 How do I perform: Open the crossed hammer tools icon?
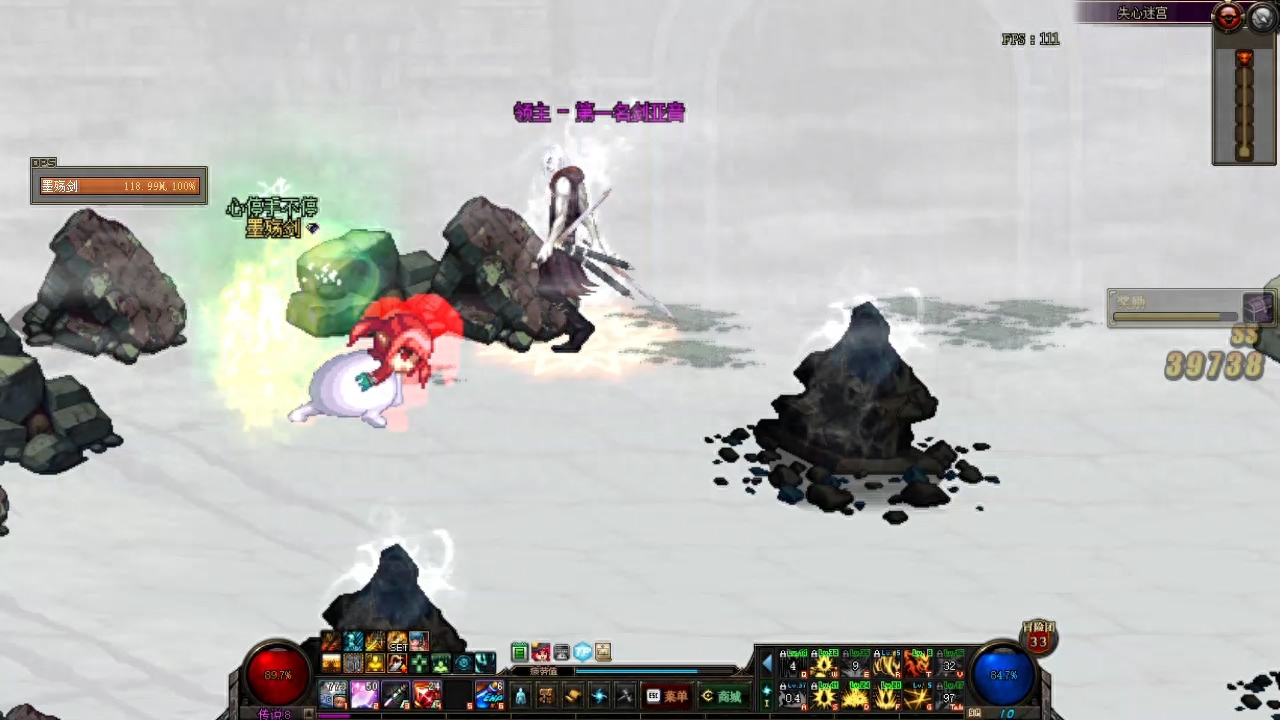(625, 696)
